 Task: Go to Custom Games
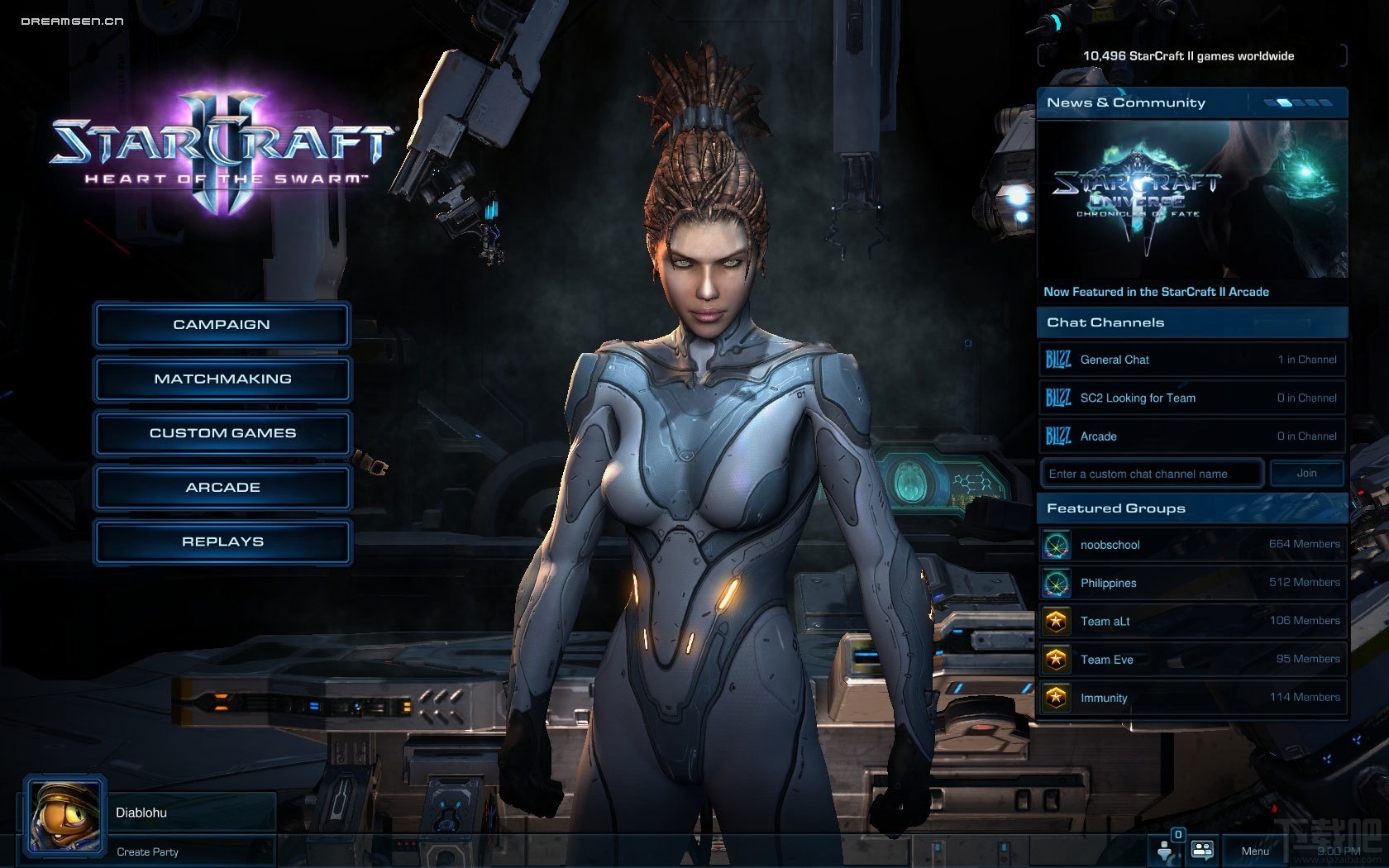222,433
